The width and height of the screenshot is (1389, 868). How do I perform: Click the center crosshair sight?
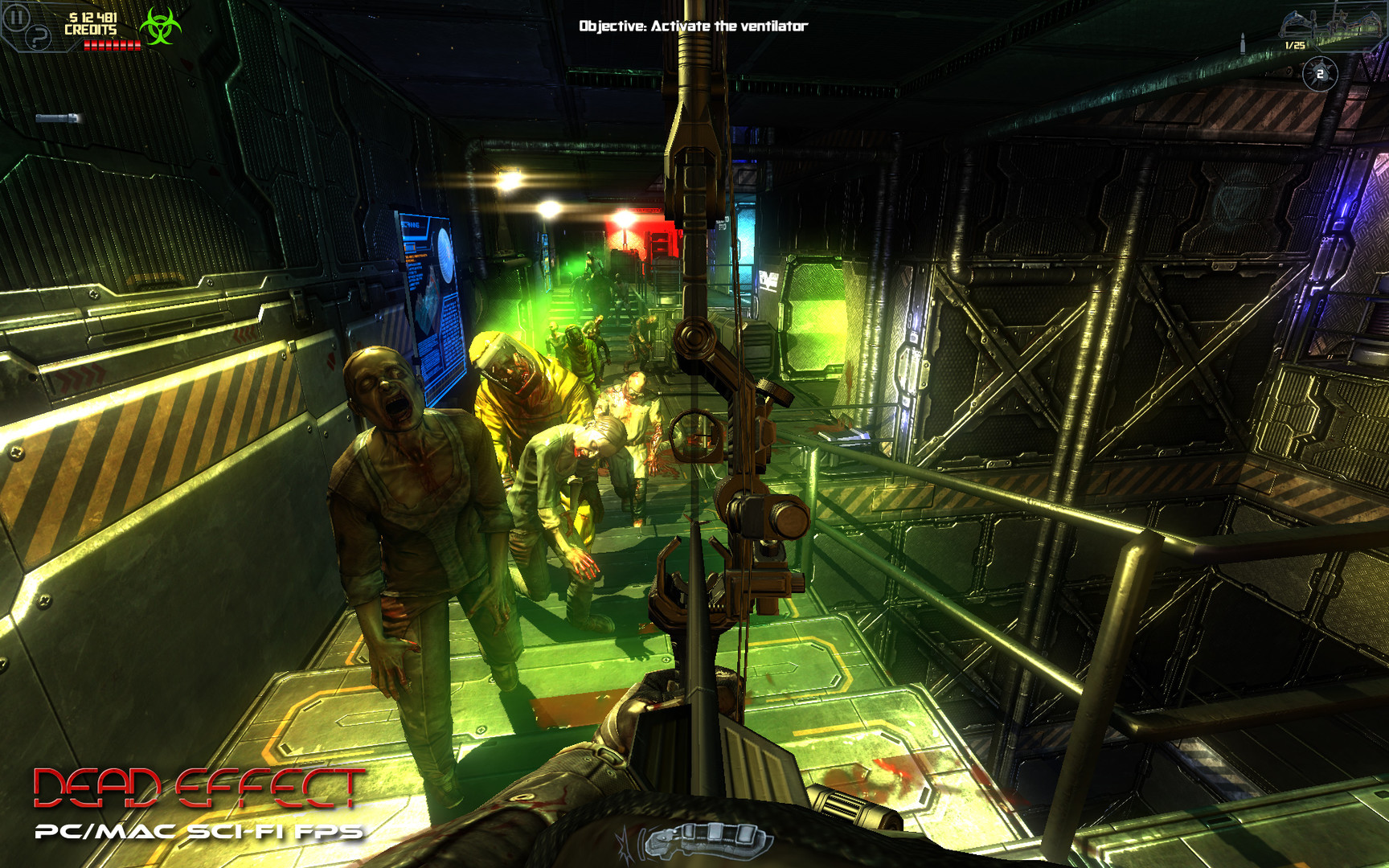[694, 434]
